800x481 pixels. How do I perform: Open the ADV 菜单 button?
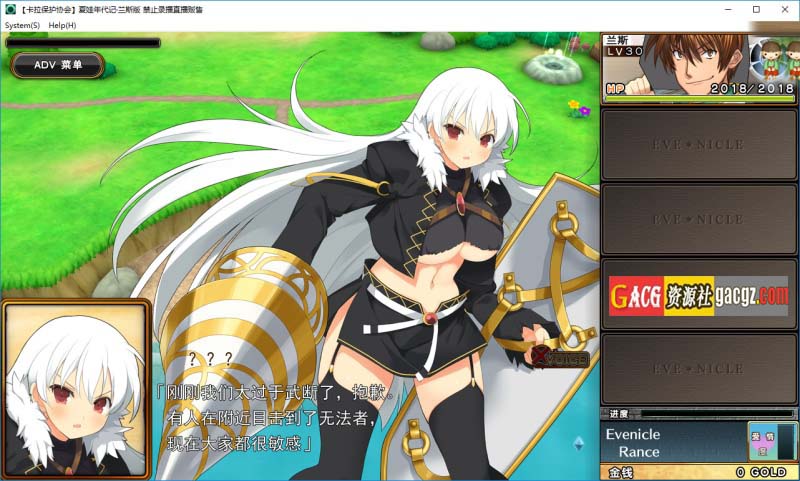[58, 65]
